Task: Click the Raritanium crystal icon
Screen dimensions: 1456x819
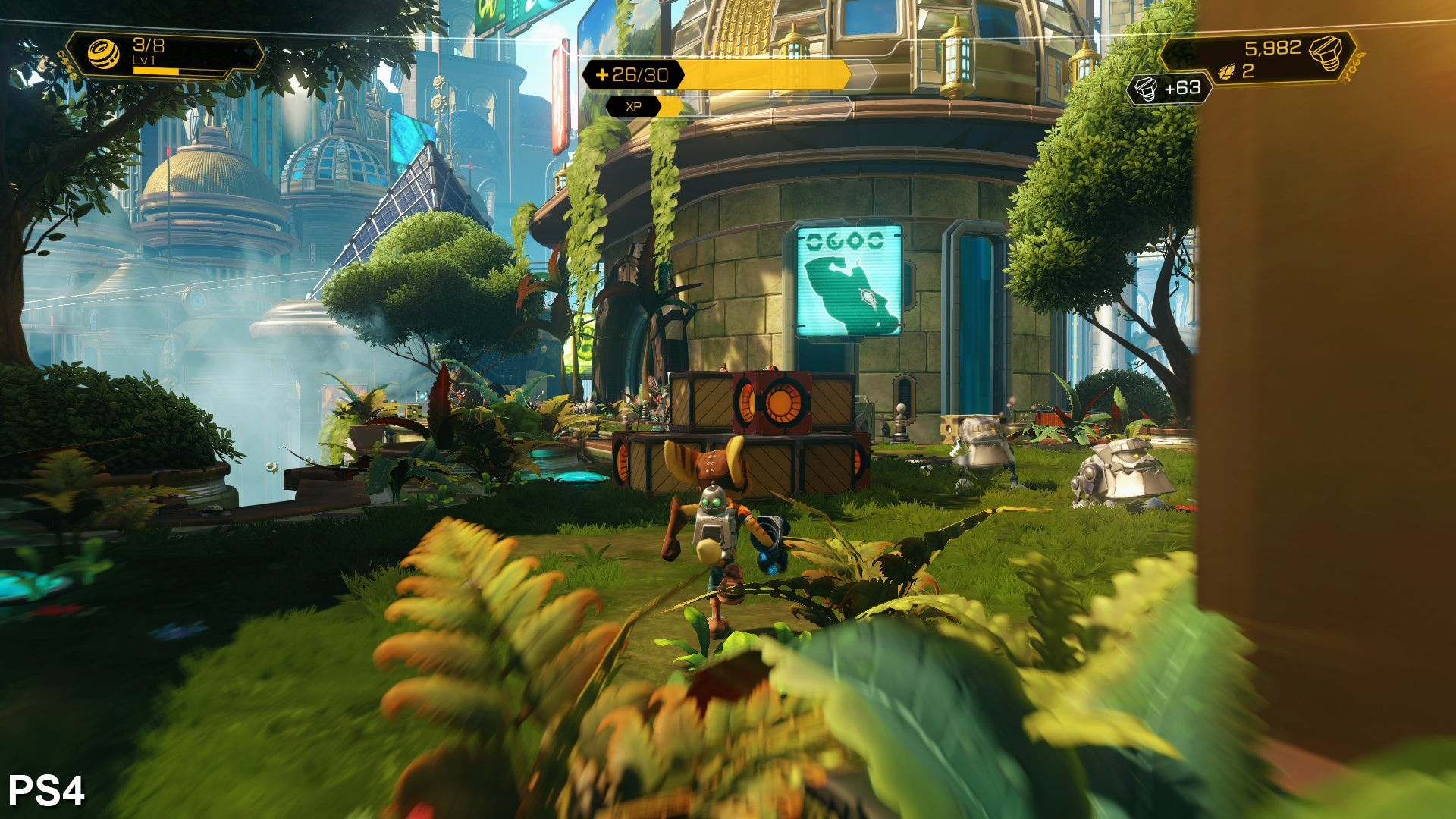Action: coord(1226,72)
